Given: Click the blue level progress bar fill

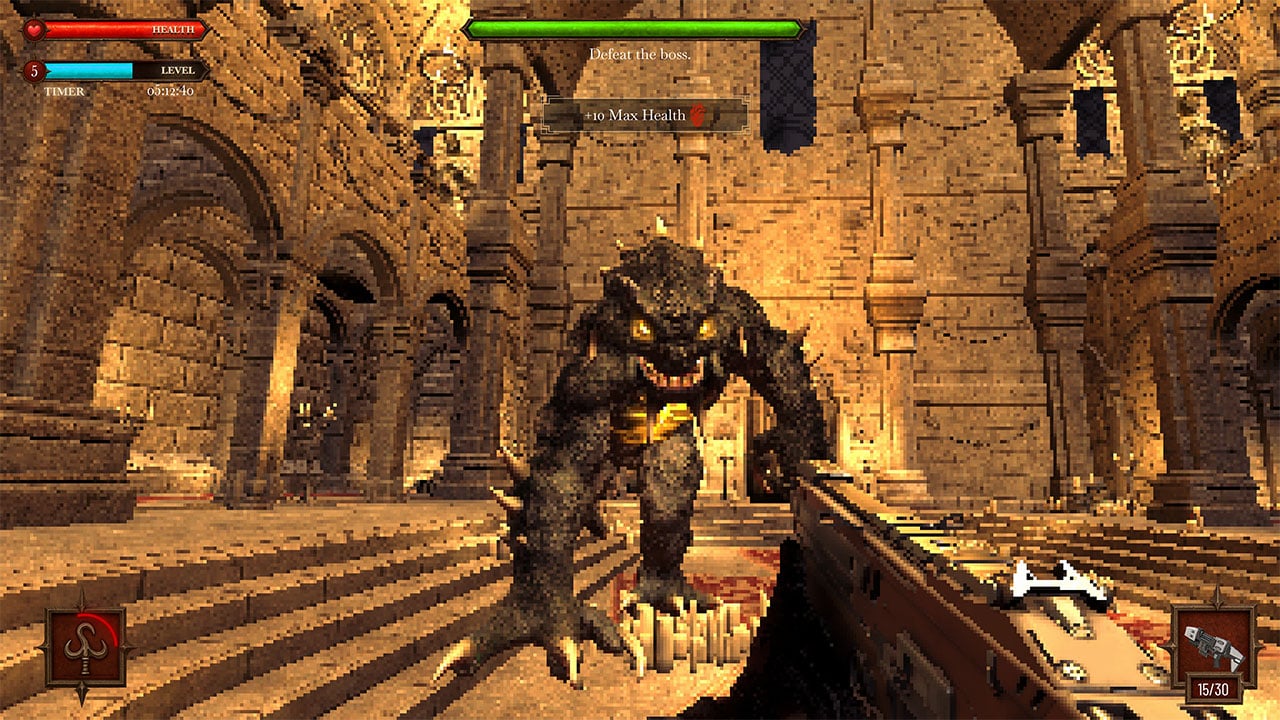Looking at the screenshot, I should pos(88,71).
